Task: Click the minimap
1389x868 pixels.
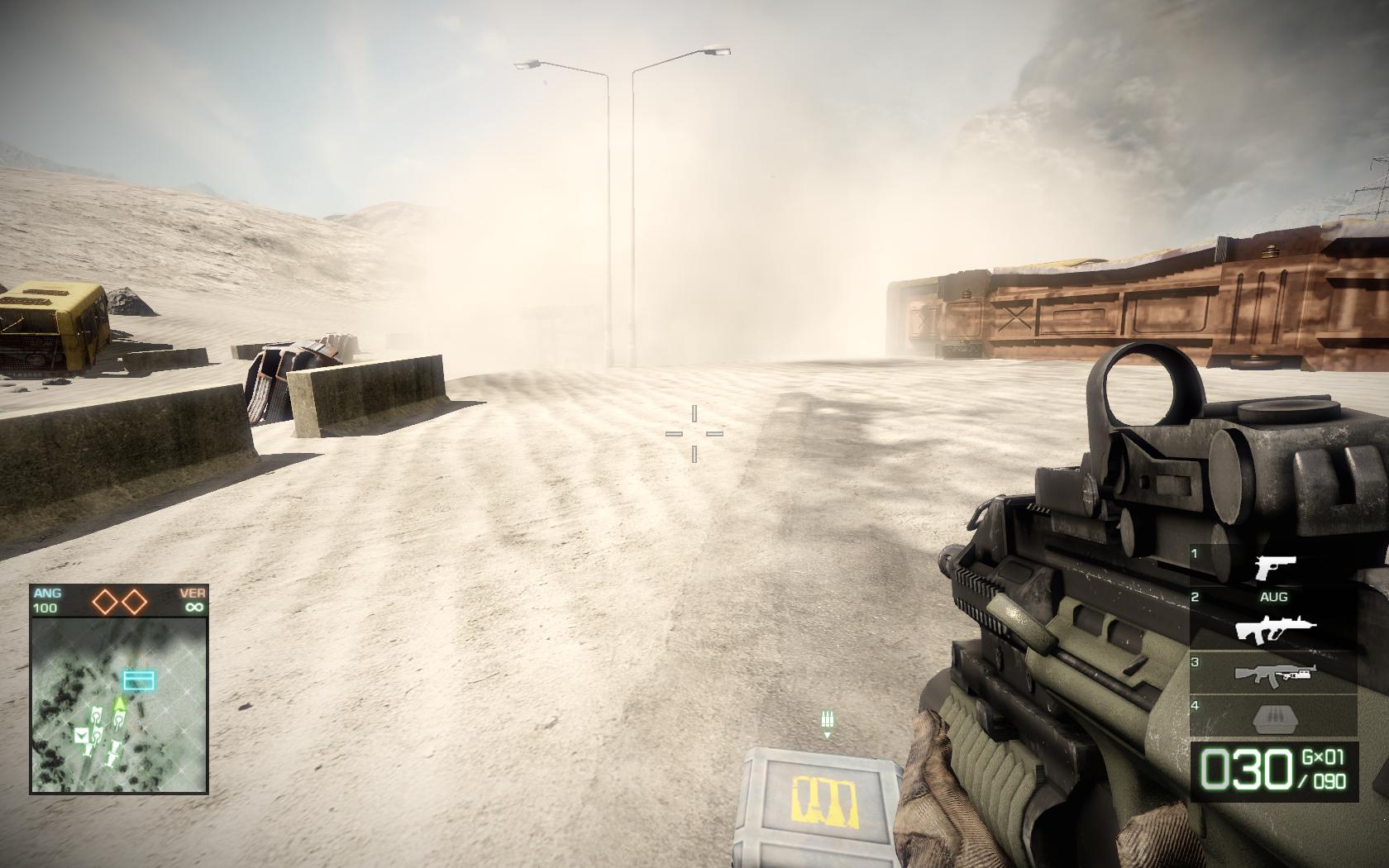Action: click(x=119, y=704)
